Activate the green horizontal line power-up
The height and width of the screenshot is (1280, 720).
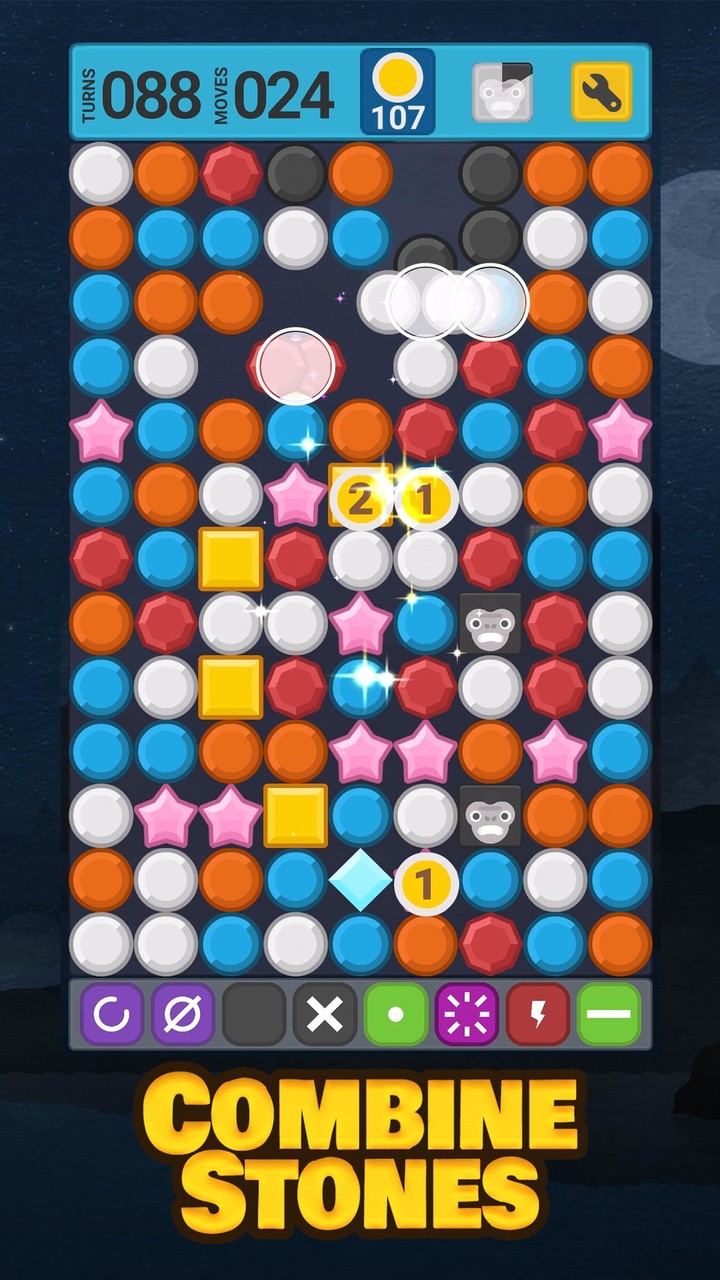pos(609,1015)
